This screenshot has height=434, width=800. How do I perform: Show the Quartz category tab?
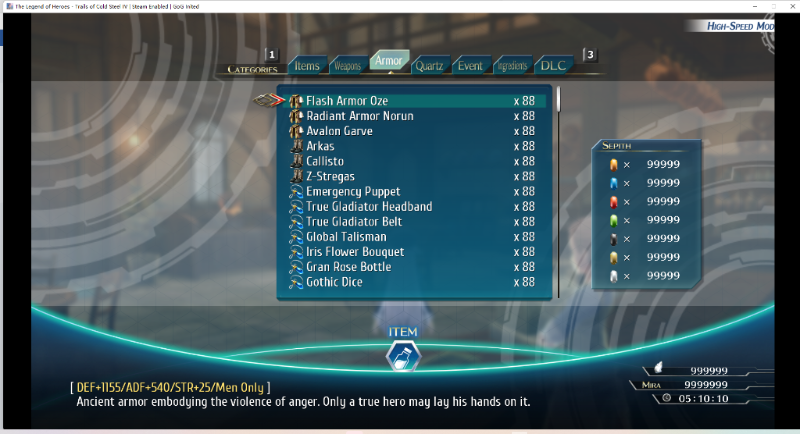(428, 66)
